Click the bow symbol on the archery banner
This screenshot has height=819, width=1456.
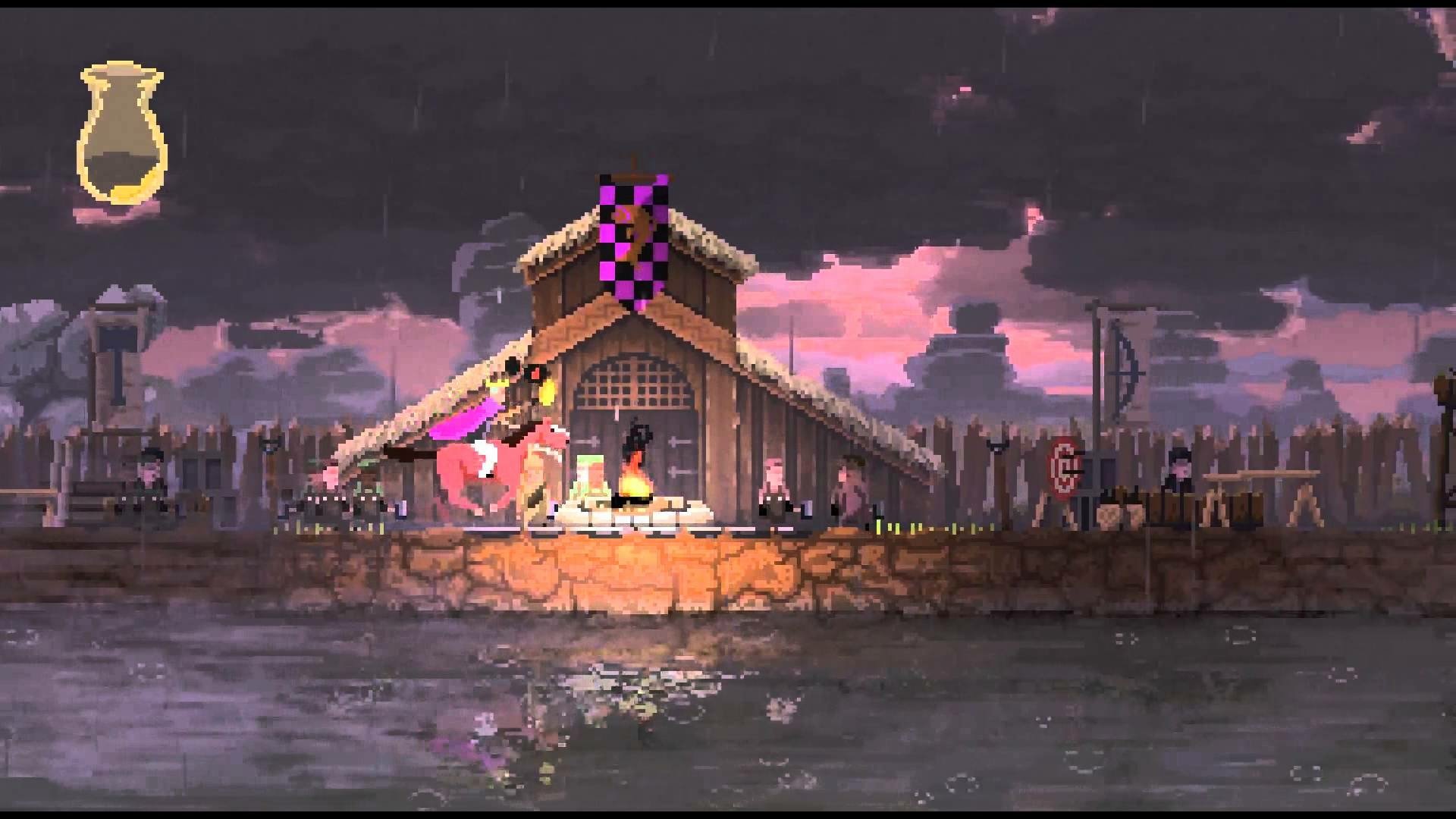click(x=1130, y=372)
